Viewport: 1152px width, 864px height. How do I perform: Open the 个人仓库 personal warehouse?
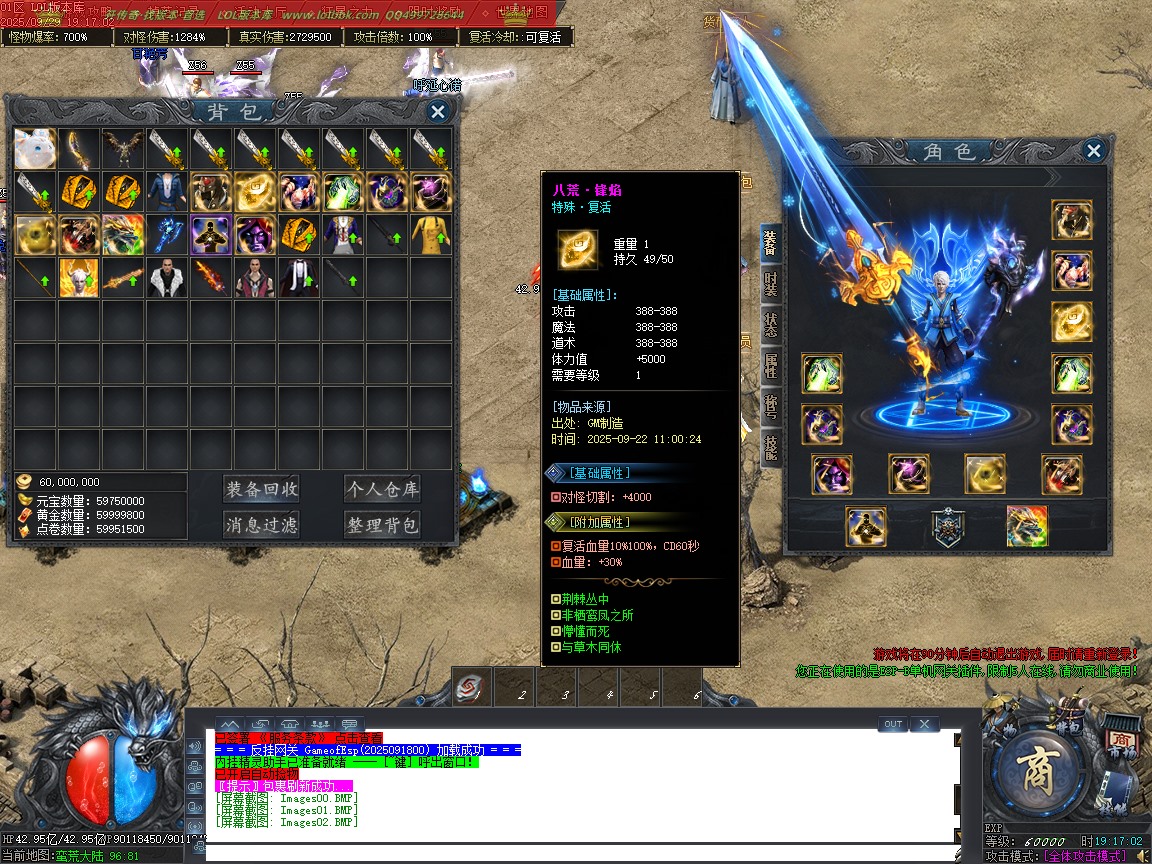381,489
